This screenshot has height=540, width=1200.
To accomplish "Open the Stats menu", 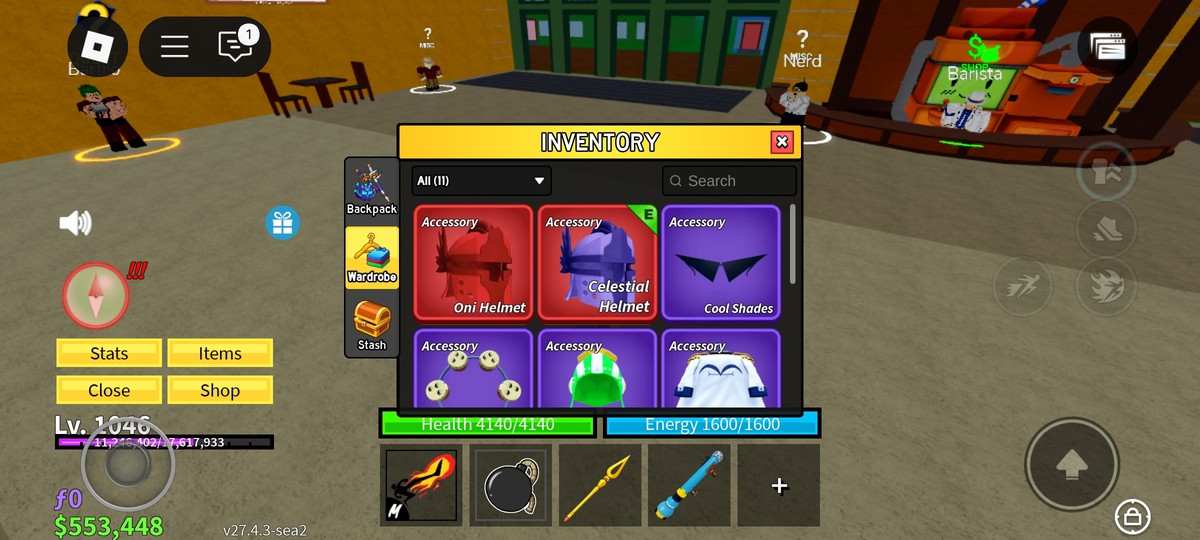I will tap(109, 353).
